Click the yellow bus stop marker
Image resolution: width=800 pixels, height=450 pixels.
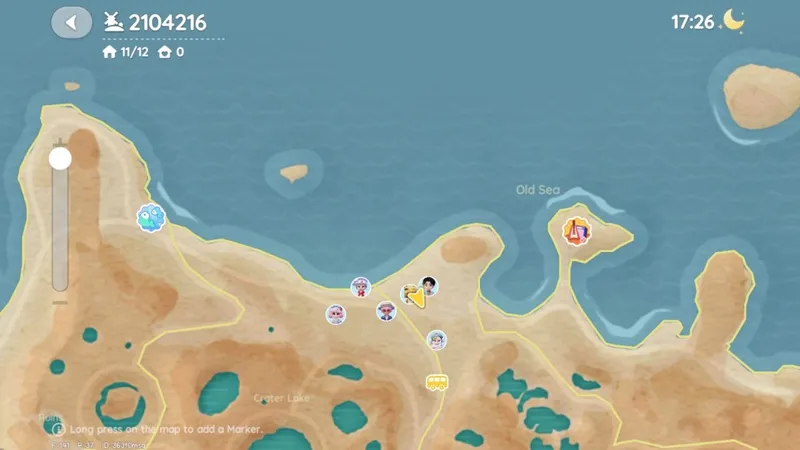436,382
